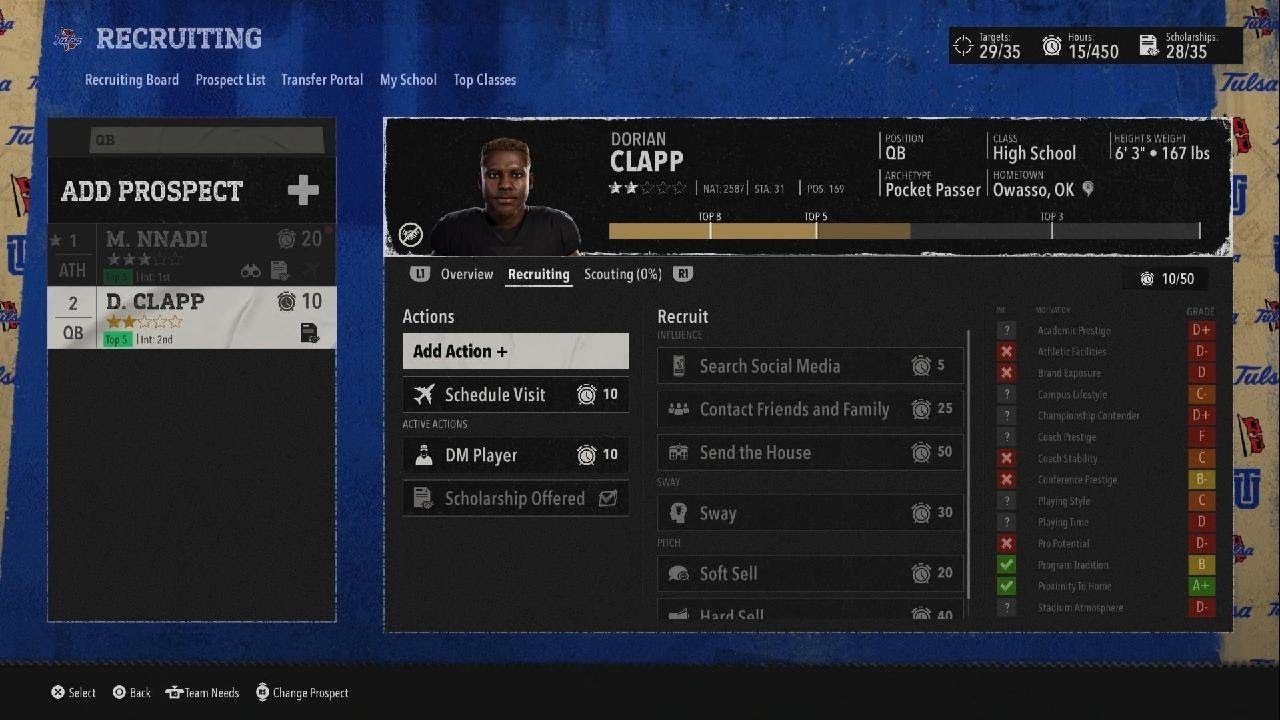Choose the Add Action + button
1280x720 pixels.
point(515,351)
